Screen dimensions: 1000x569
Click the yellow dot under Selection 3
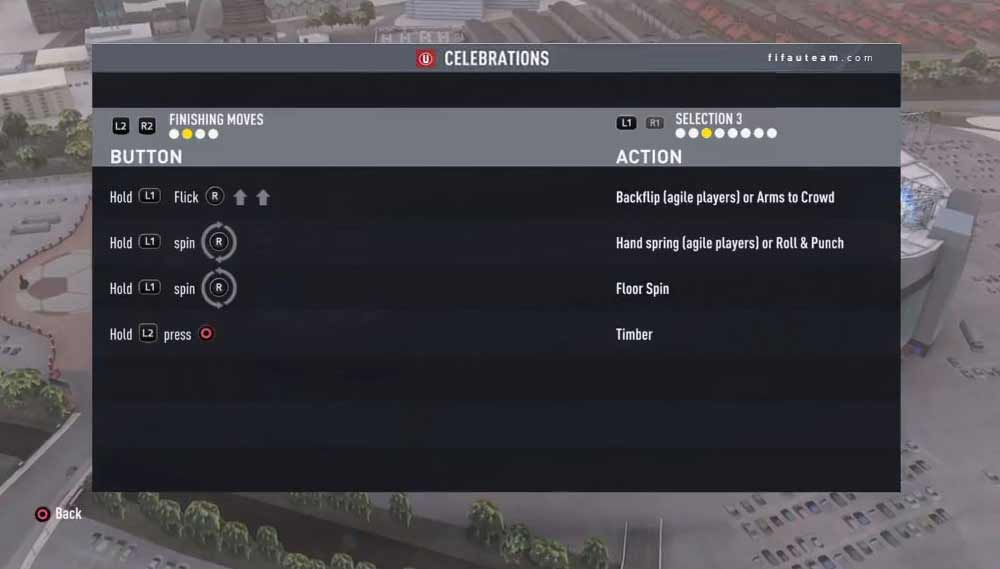pos(706,133)
